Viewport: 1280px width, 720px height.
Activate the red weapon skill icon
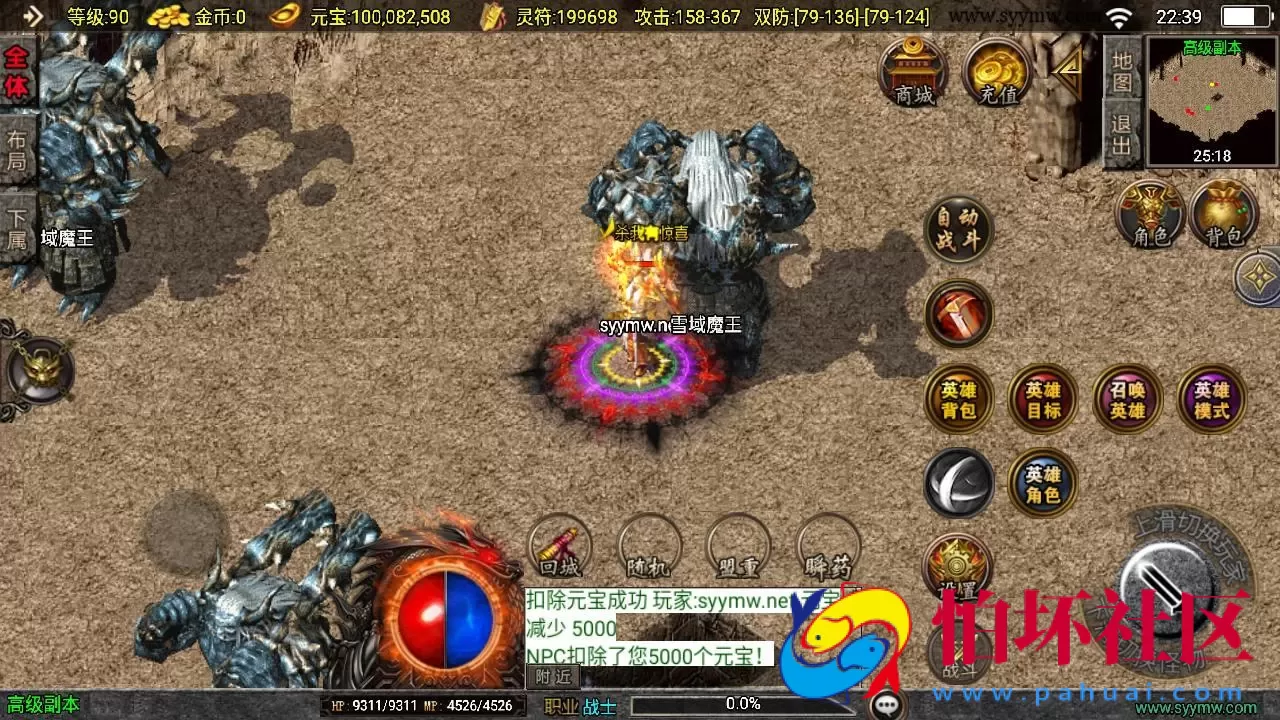pos(959,313)
